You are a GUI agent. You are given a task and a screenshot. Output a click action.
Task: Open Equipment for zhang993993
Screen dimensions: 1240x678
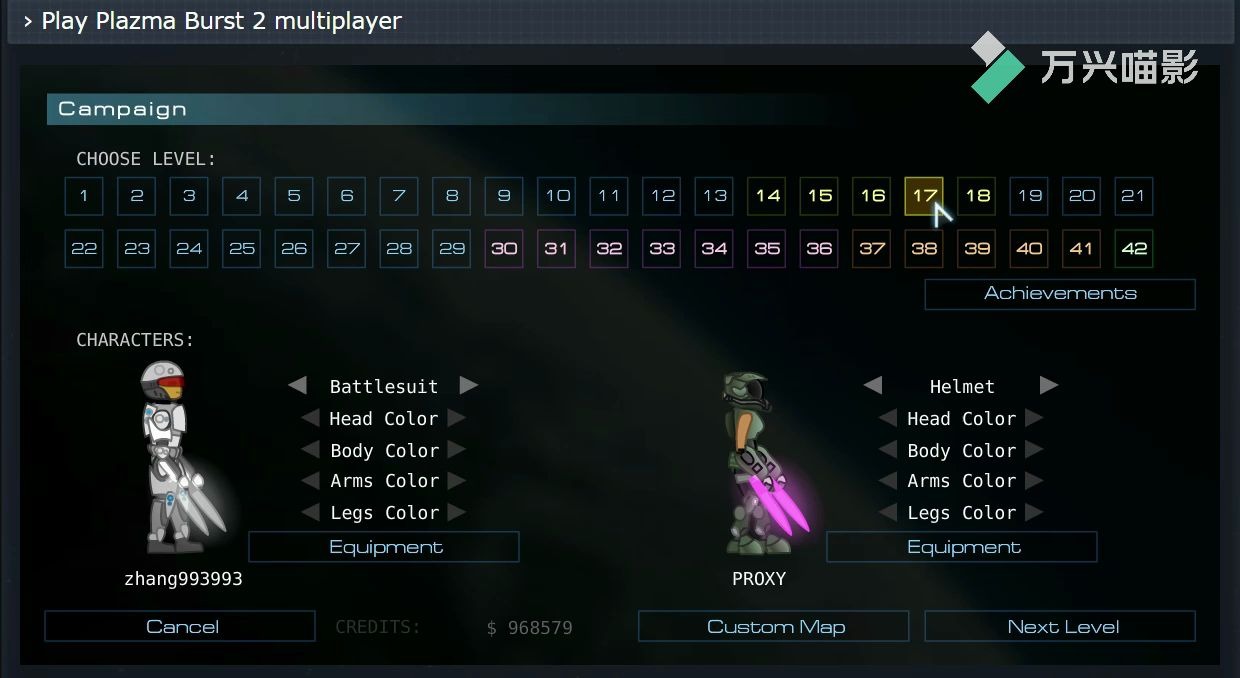[385, 547]
